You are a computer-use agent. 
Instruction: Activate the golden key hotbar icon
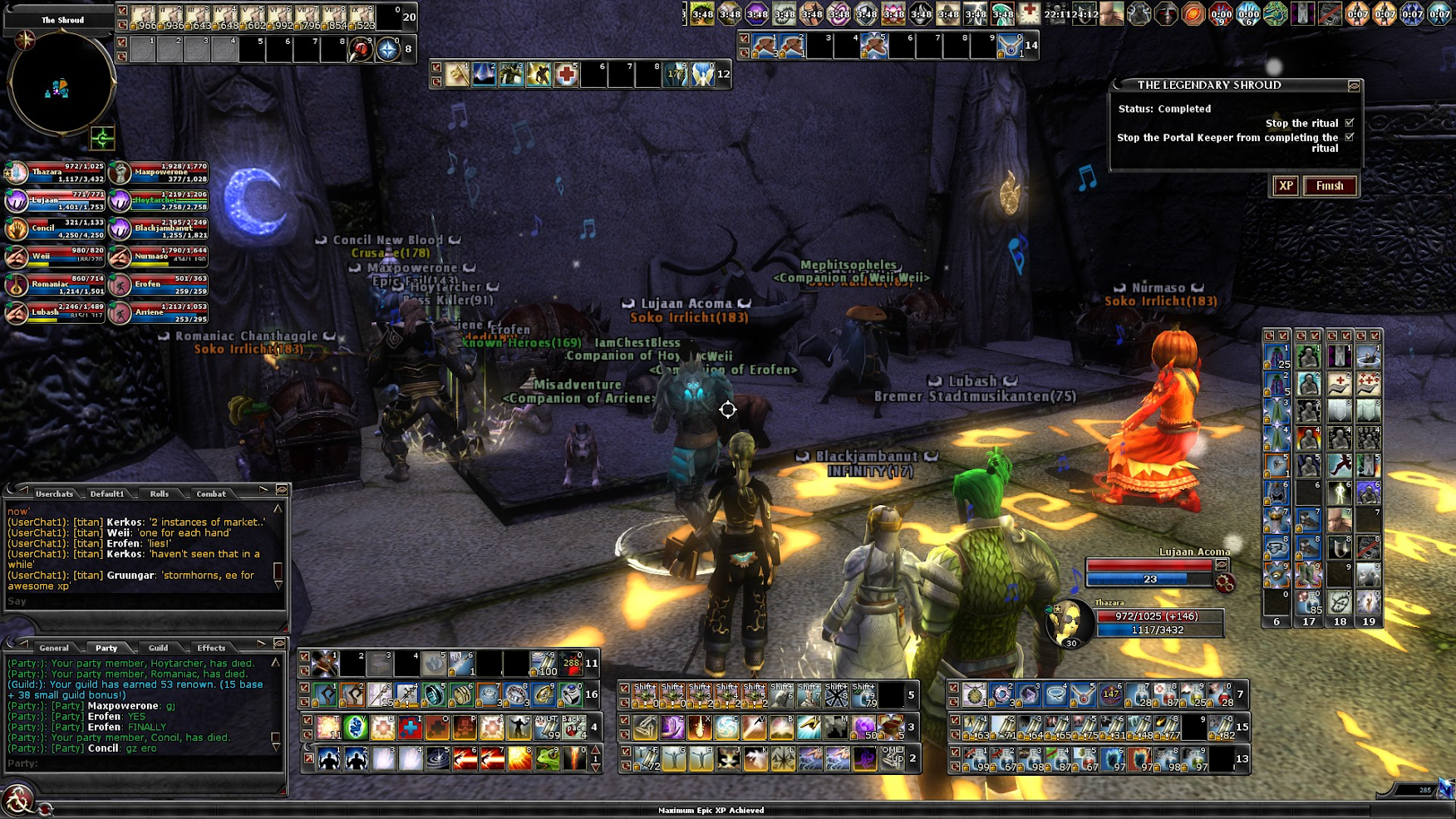[x=457, y=75]
